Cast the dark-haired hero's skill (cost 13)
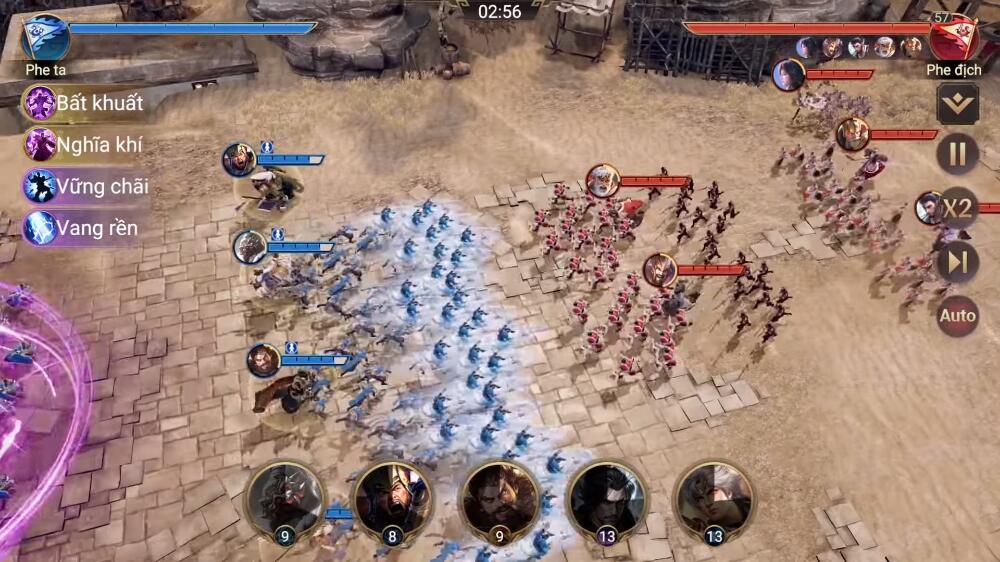 coord(607,500)
